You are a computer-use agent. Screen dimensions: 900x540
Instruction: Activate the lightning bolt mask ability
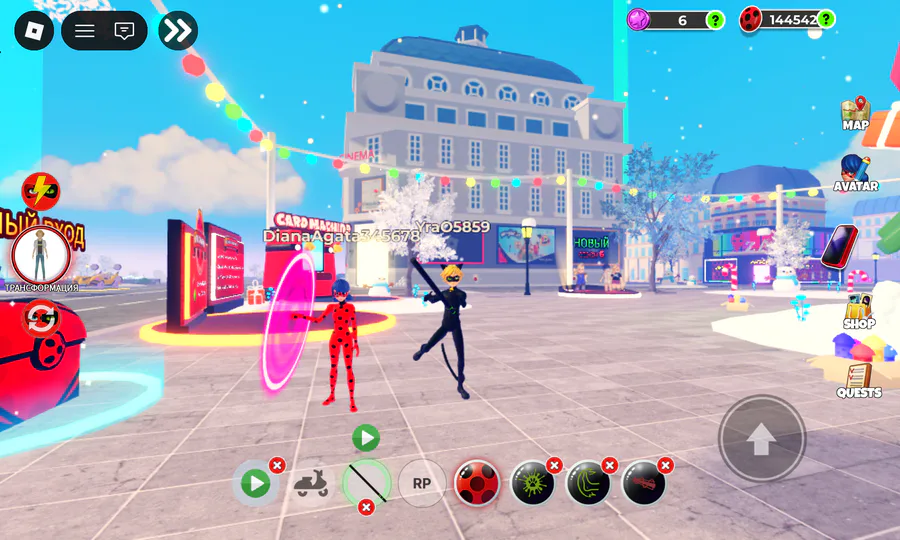pos(41,189)
